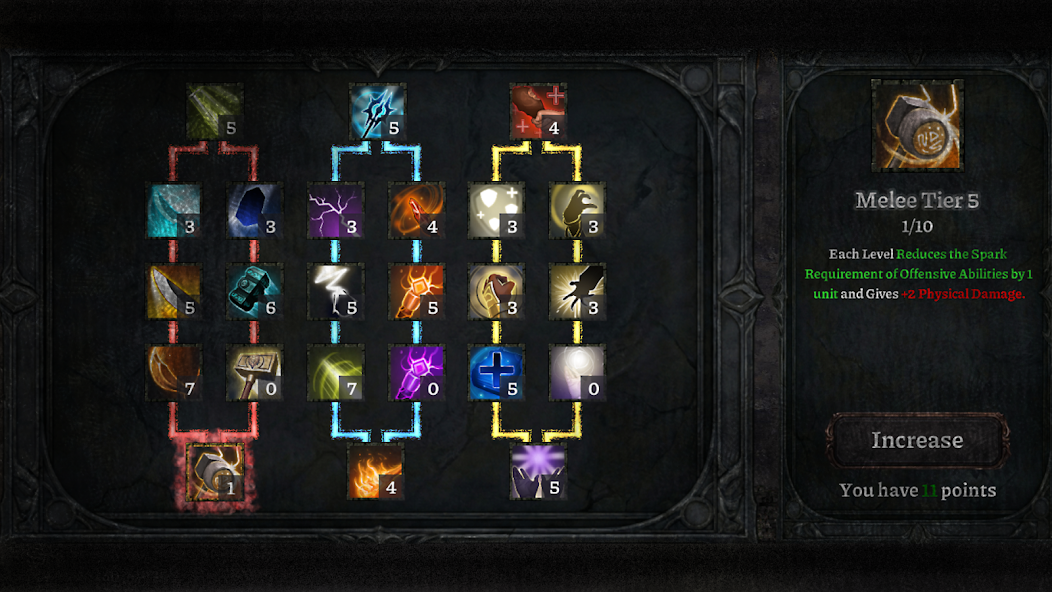Image resolution: width=1052 pixels, height=592 pixels.
Task: Select the teal anvil hammer skill
Action: click(255, 291)
